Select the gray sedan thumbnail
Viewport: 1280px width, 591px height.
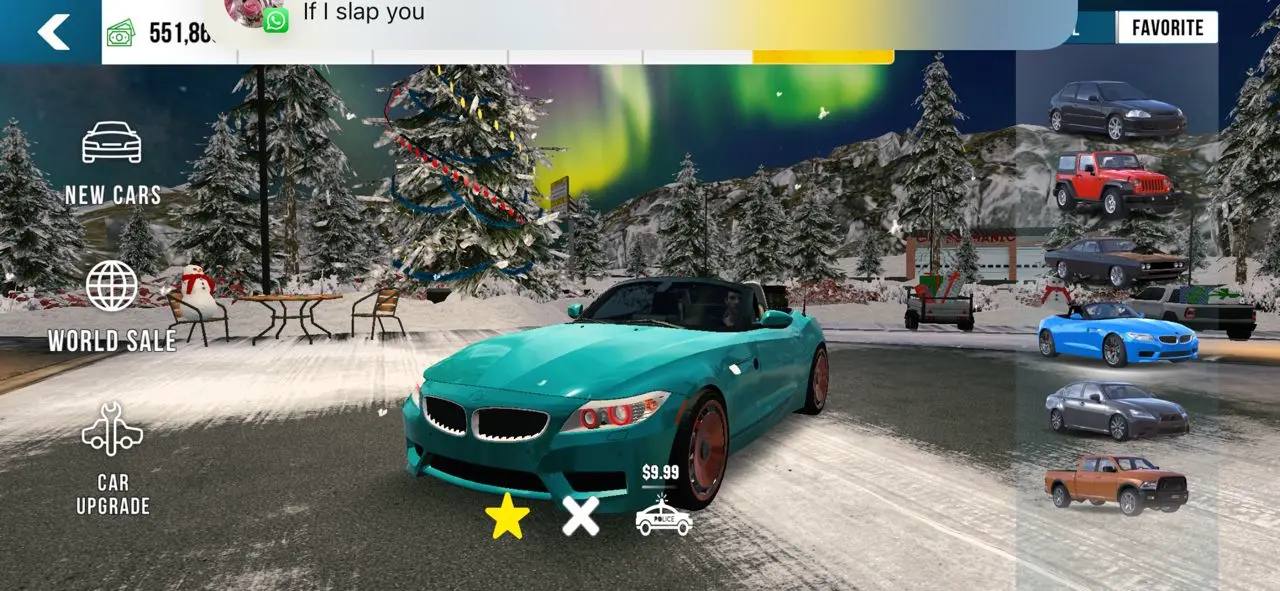pos(1116,410)
